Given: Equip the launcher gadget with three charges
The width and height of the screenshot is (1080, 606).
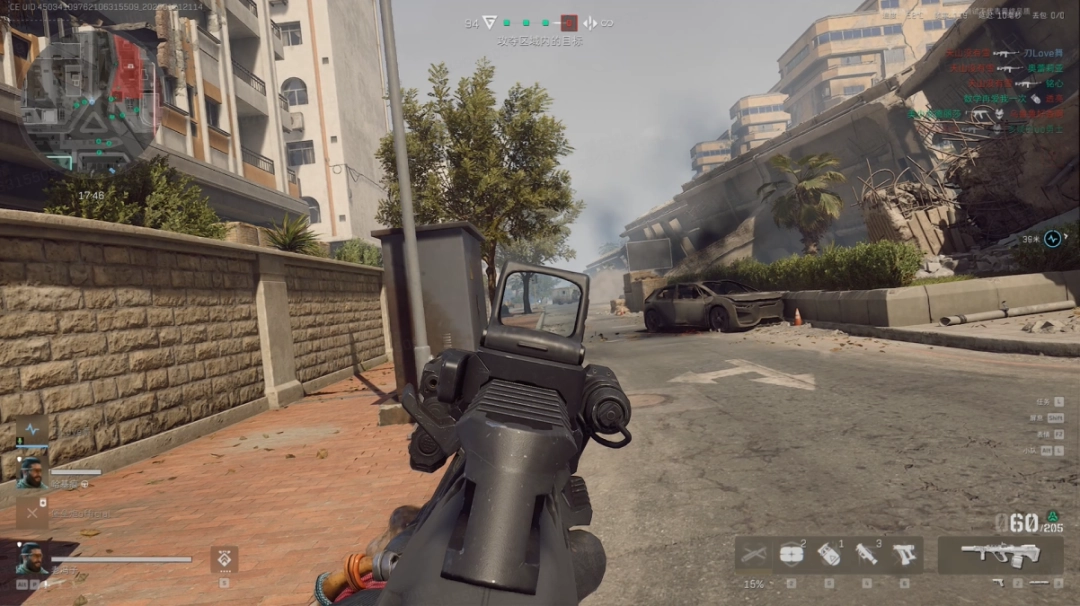Looking at the screenshot, I should tap(866, 554).
